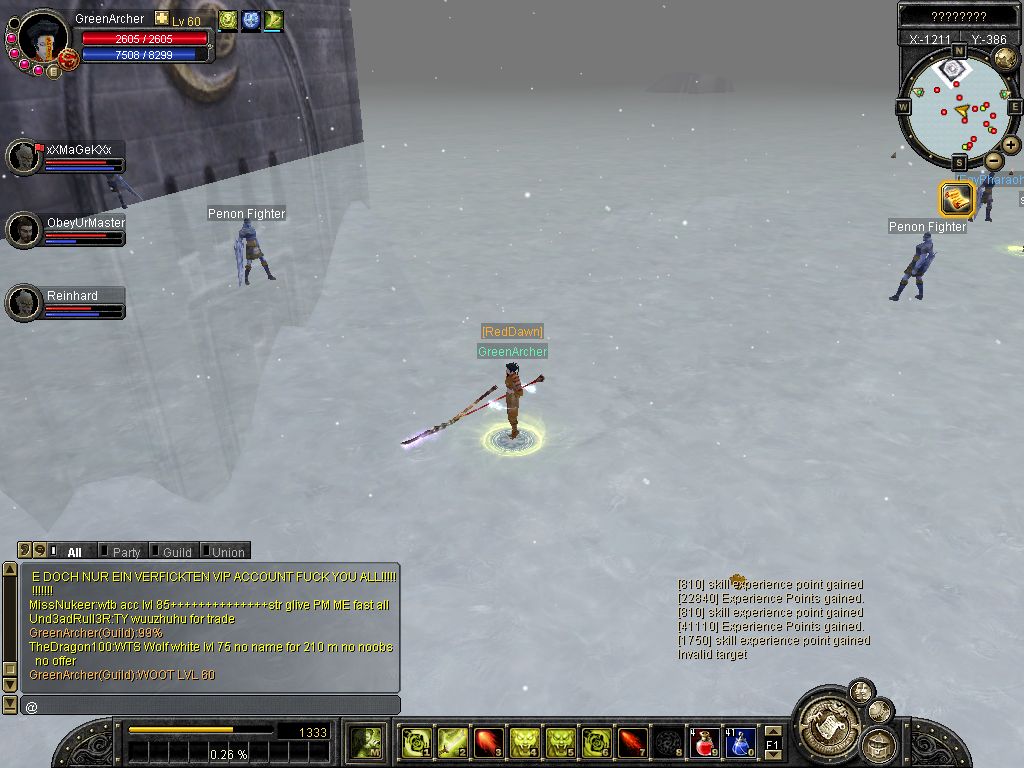Use the blue mana potion in slot 0
The height and width of the screenshot is (768, 1024).
[740, 742]
